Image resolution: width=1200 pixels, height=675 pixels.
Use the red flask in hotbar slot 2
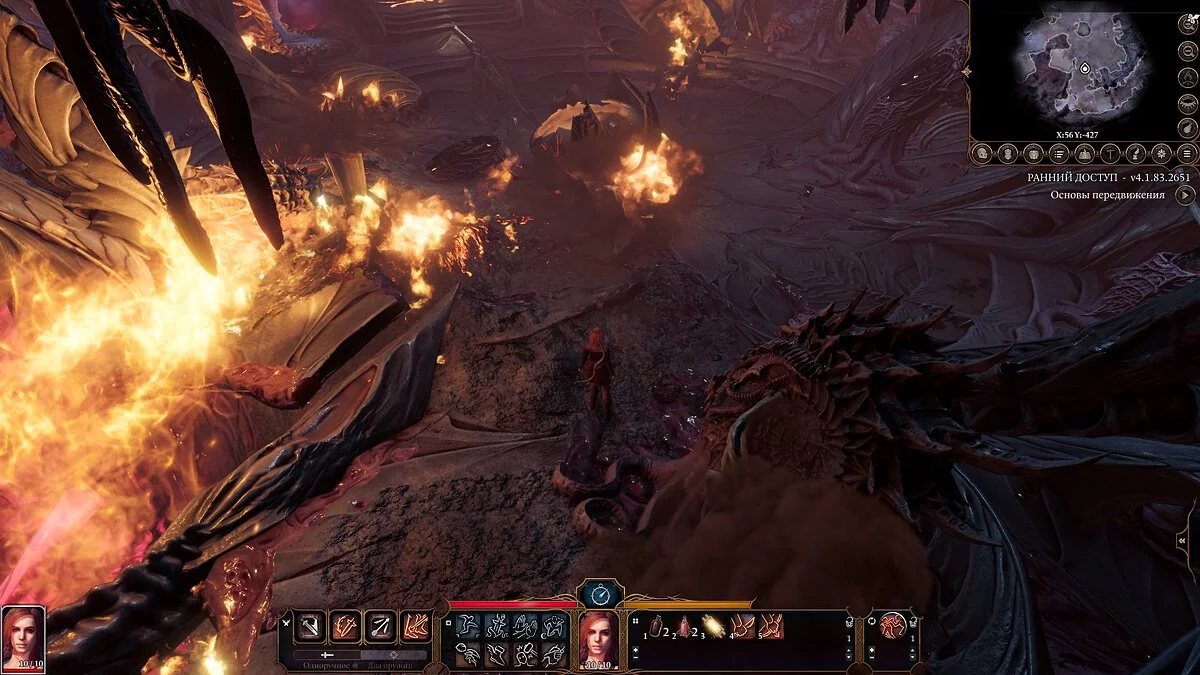click(684, 627)
